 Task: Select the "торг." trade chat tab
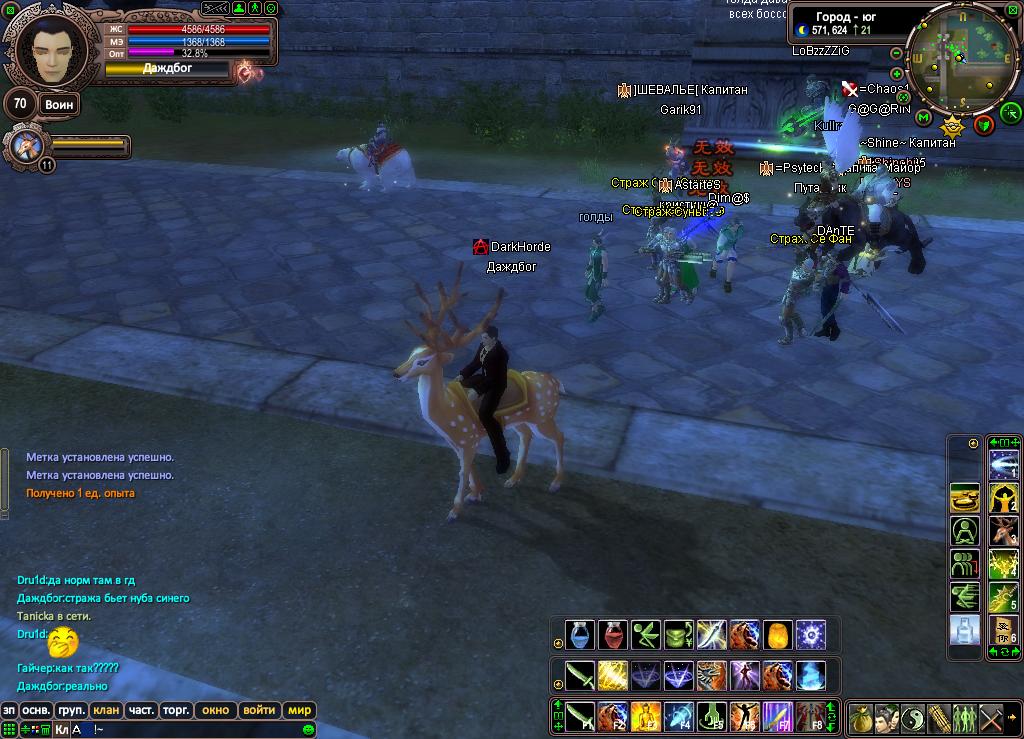[176, 710]
